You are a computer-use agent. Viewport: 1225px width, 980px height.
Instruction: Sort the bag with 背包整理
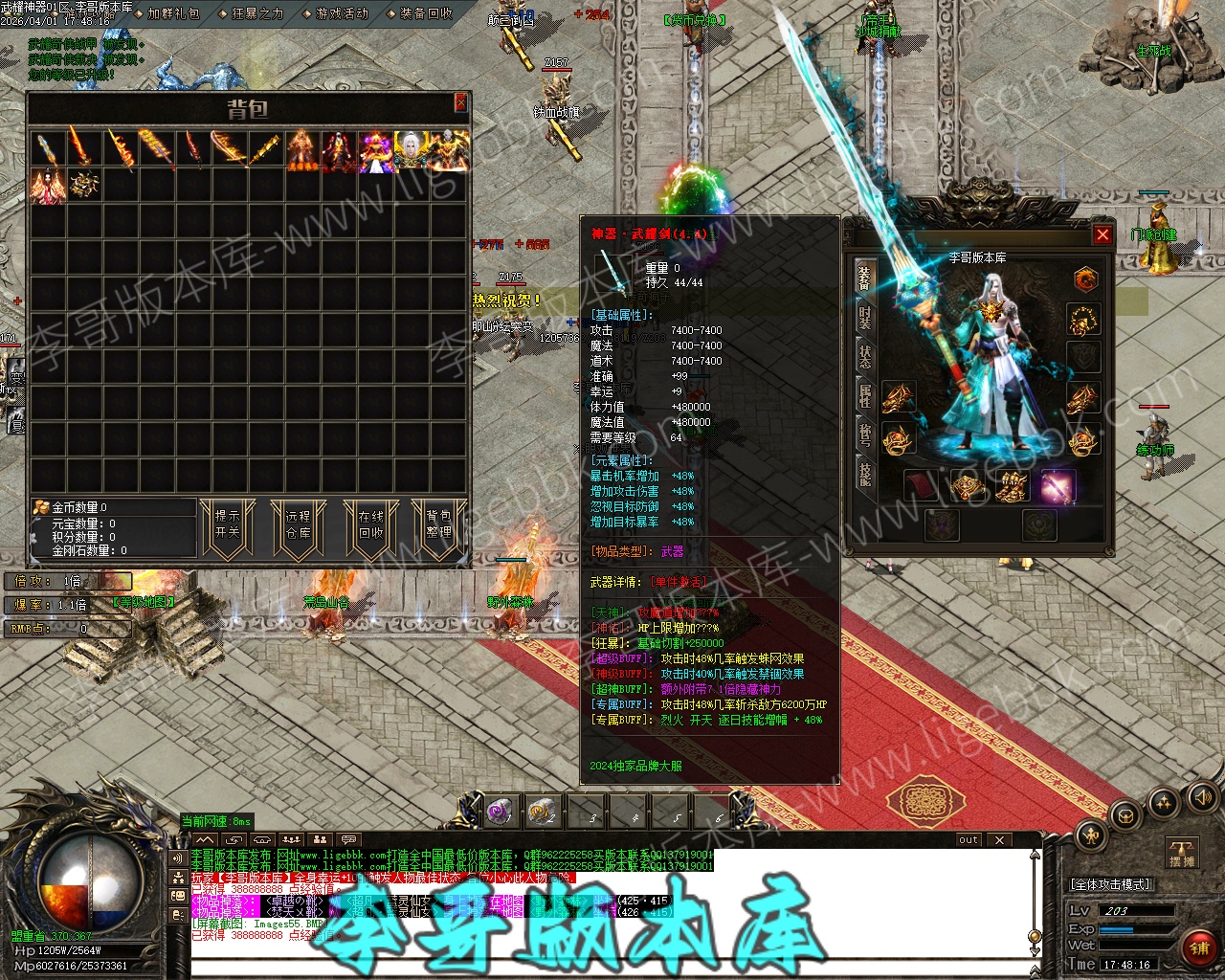point(438,524)
